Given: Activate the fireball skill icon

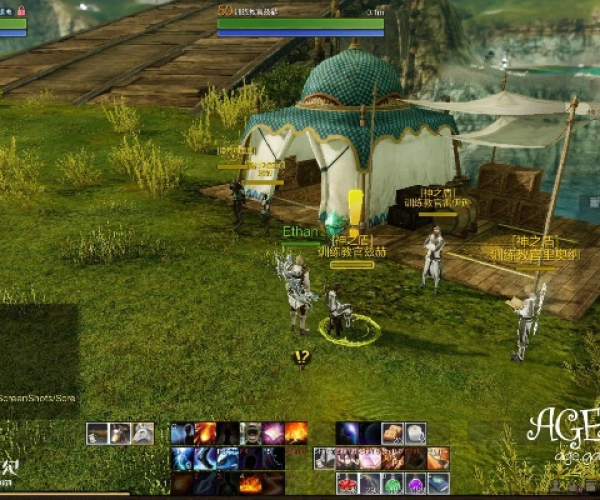Looking at the screenshot, I should (204, 433).
